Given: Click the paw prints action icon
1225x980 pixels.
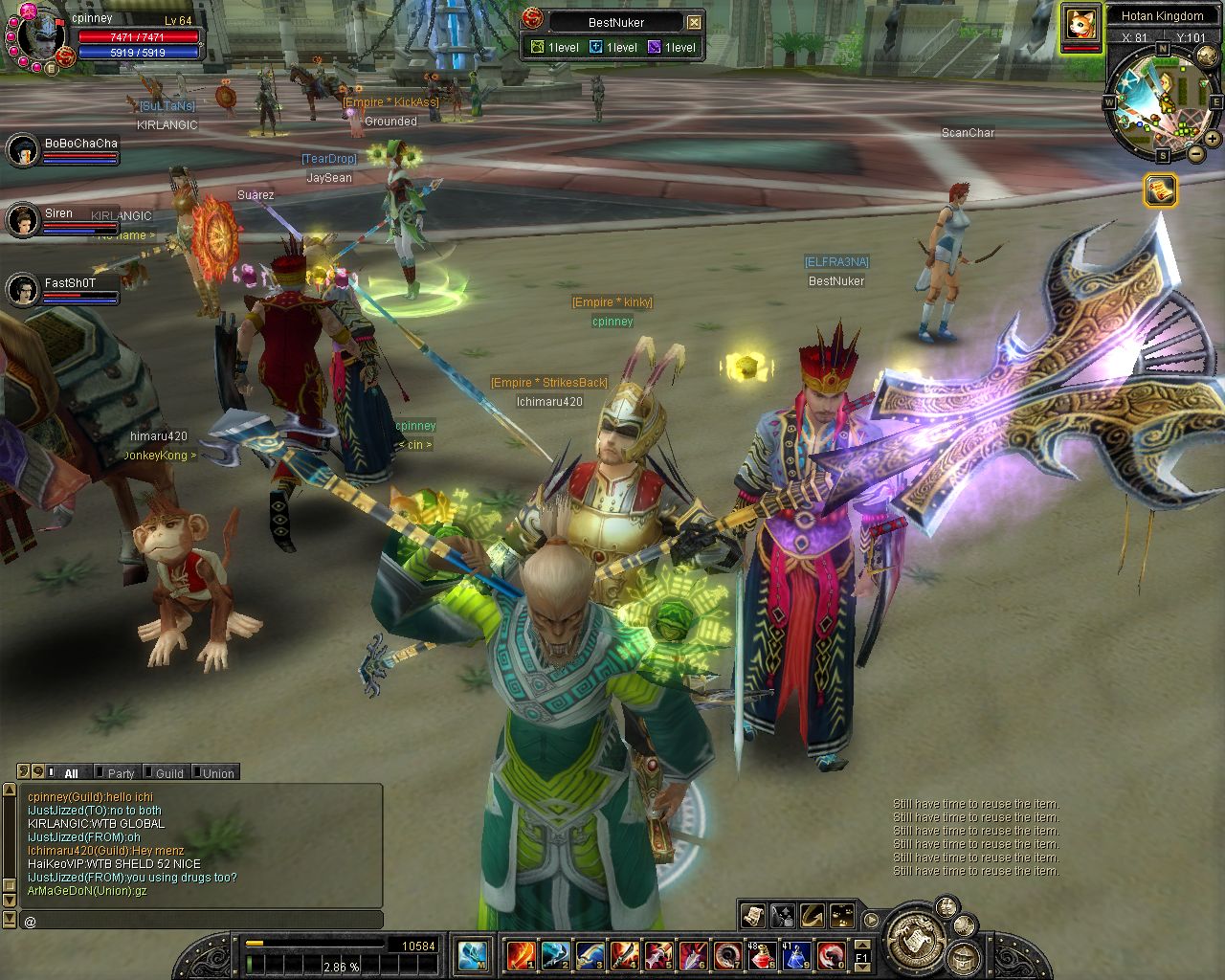Looking at the screenshot, I should (842, 916).
